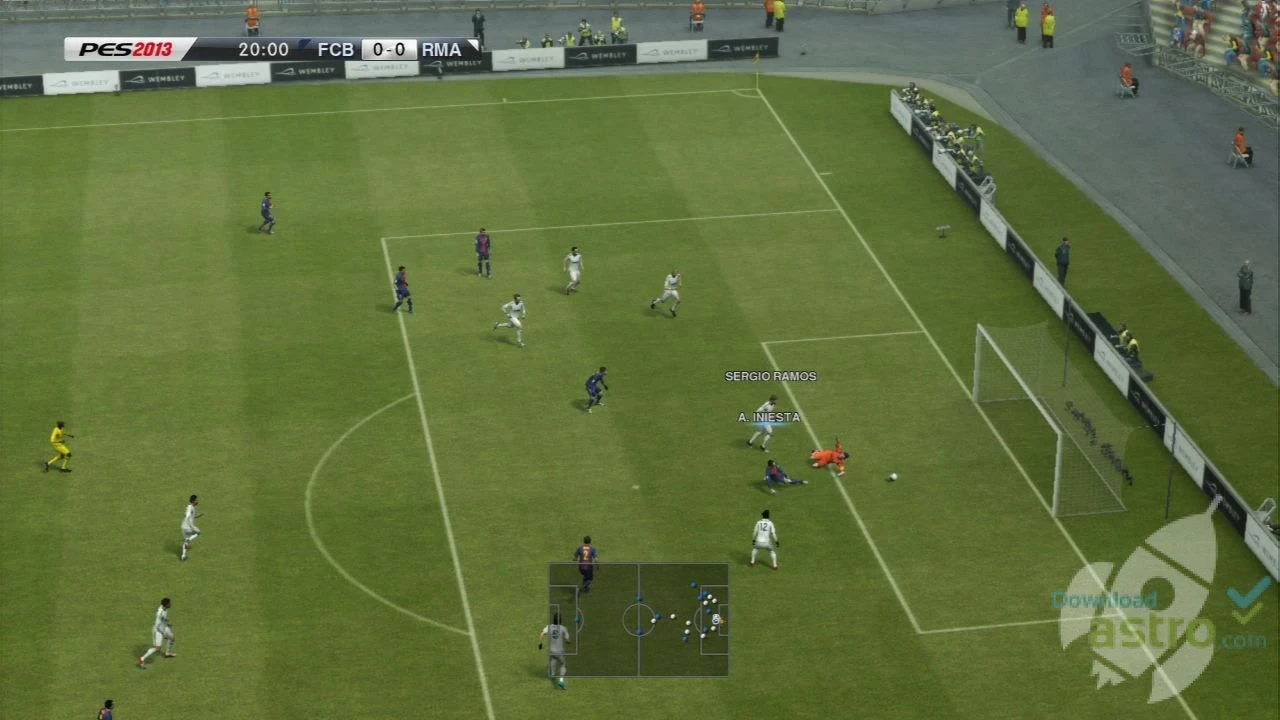
Task: Expand the scoreboard showing 0-0
Action: pos(388,48)
